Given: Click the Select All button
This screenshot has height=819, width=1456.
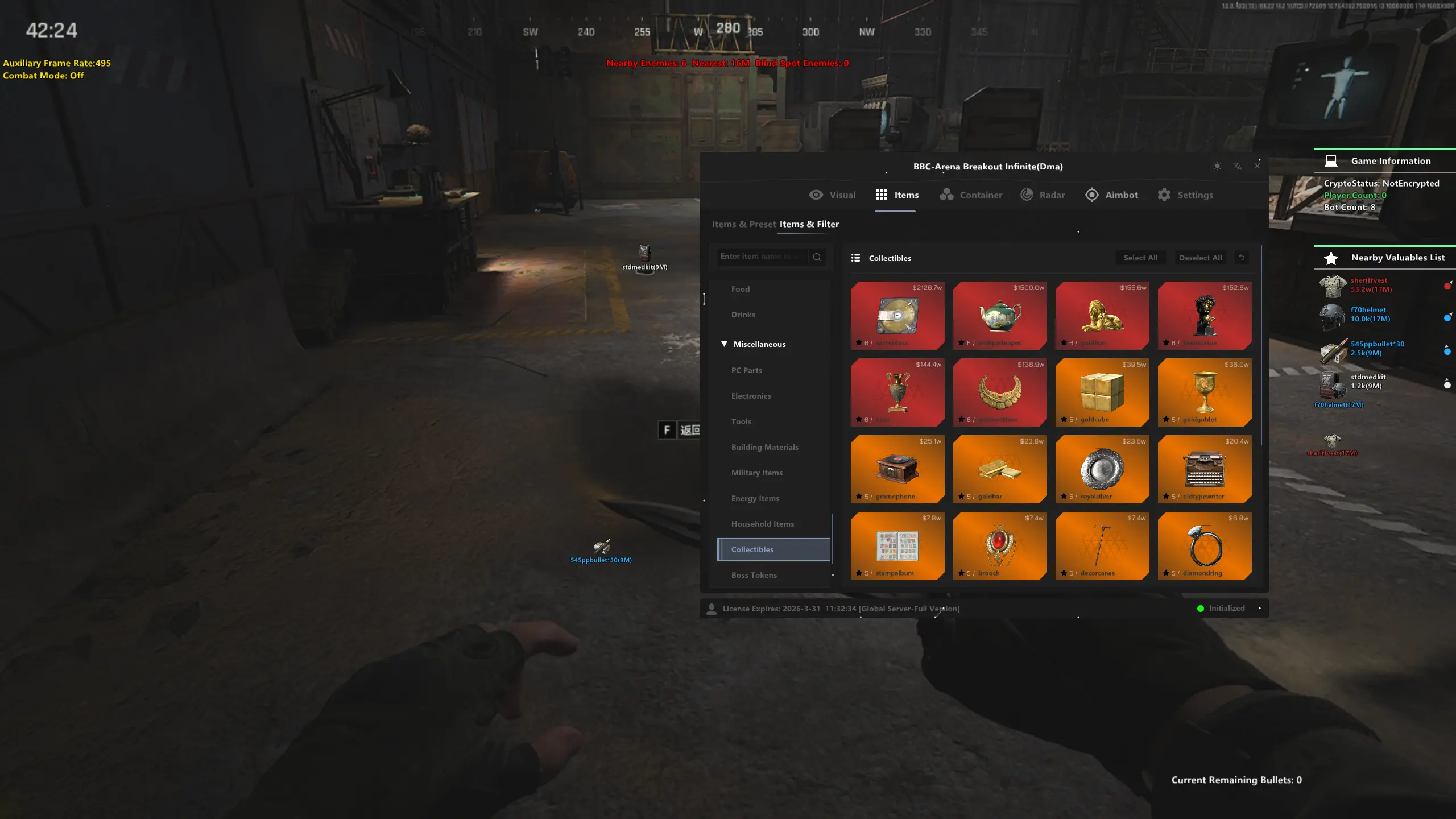Looking at the screenshot, I should 1140,258.
